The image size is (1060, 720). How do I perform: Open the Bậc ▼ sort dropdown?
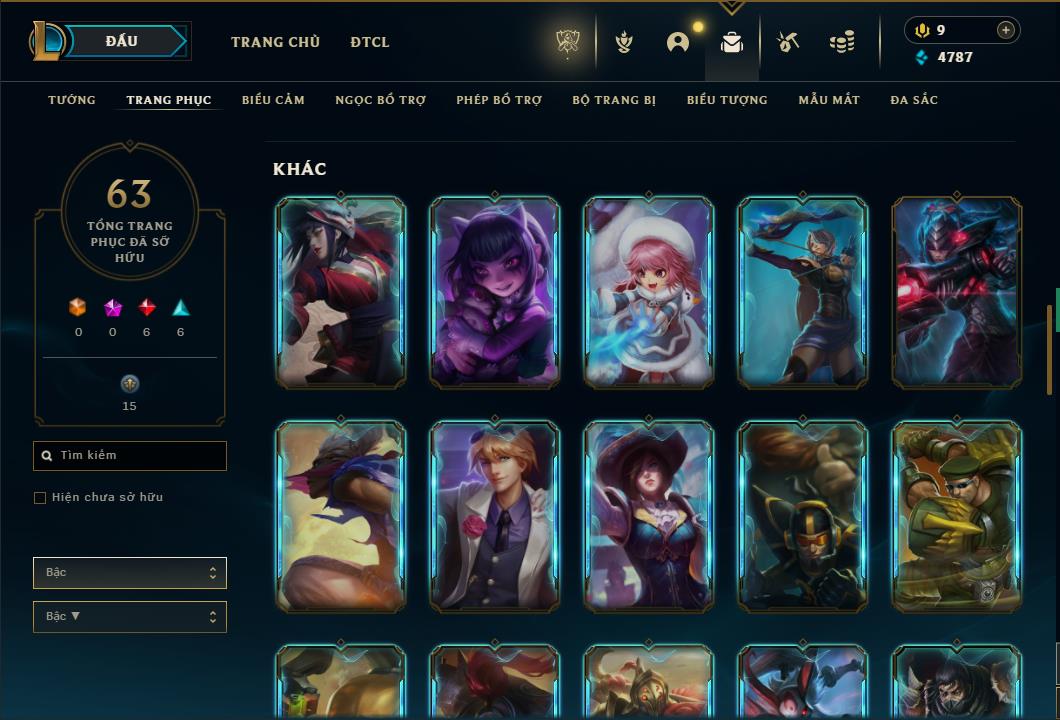click(130, 617)
